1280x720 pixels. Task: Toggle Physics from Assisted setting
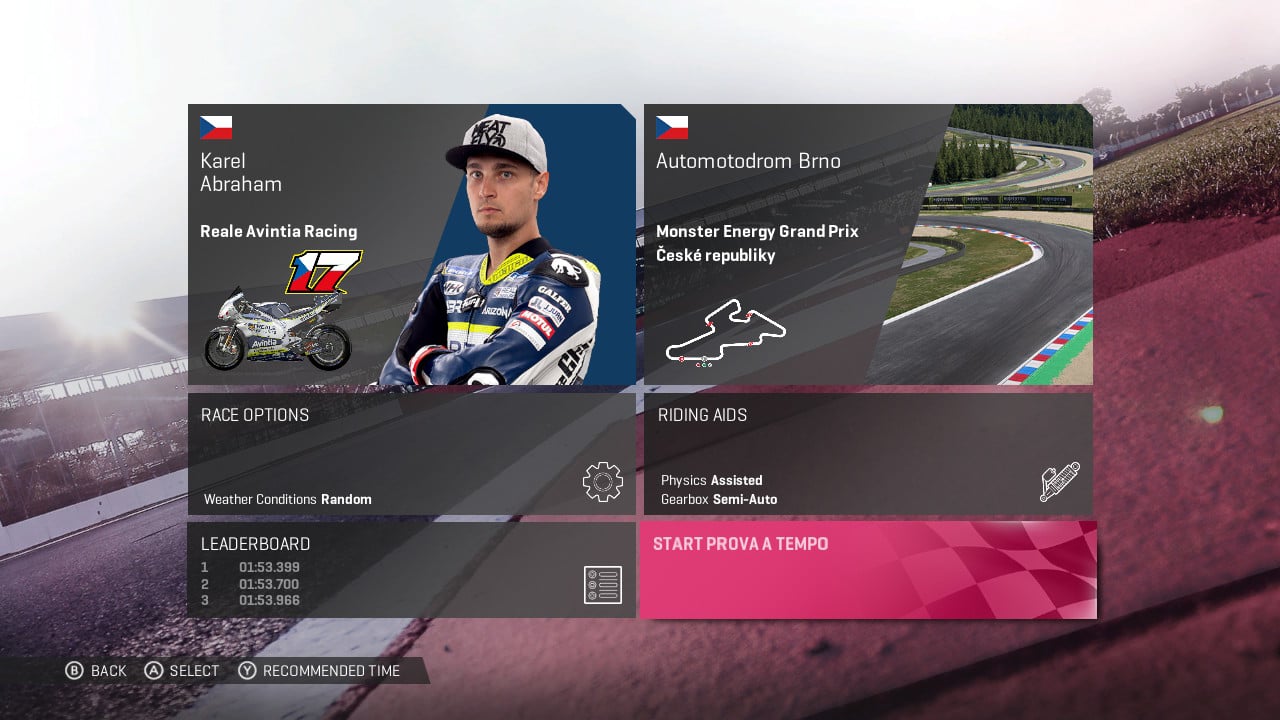click(713, 480)
